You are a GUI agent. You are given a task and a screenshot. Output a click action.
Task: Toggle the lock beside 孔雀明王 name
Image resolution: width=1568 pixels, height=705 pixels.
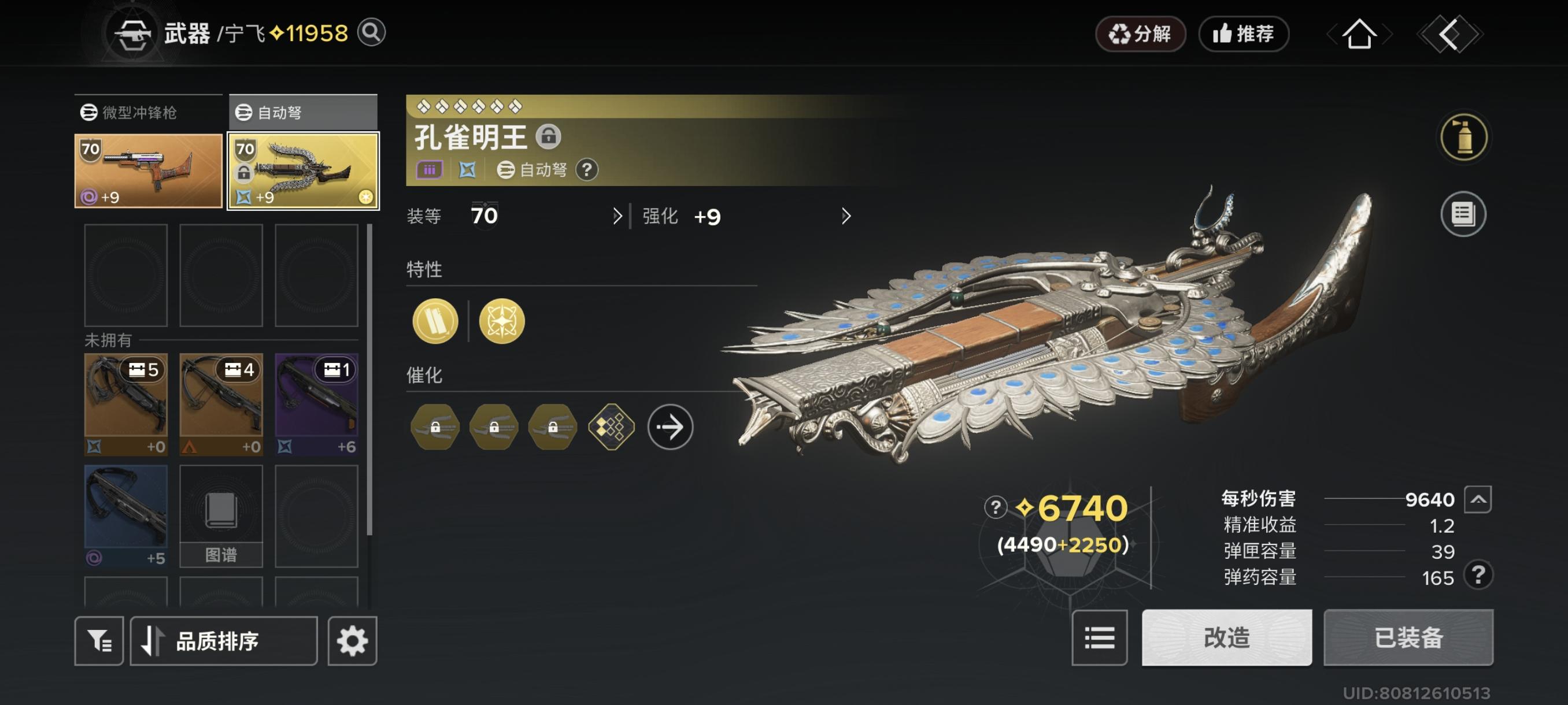click(x=549, y=137)
